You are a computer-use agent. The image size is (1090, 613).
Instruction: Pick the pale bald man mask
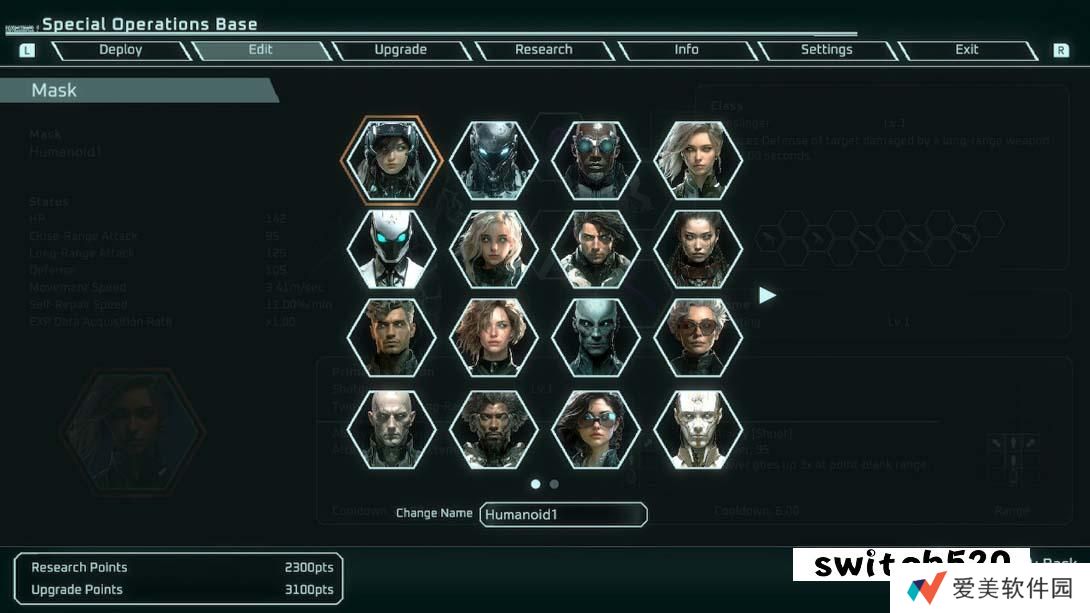pyautogui.click(x=391, y=428)
